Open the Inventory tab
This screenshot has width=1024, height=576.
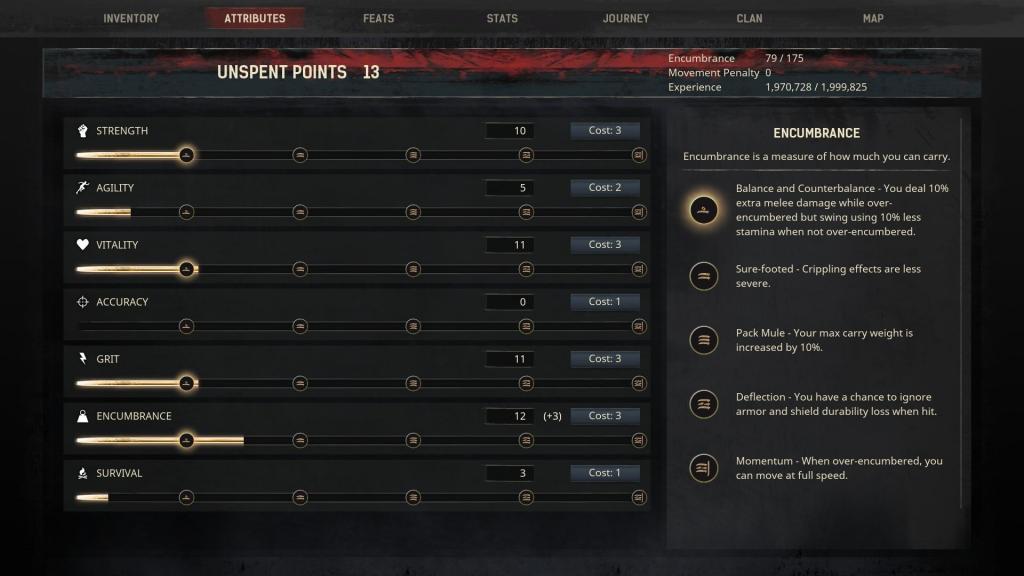(x=131, y=18)
